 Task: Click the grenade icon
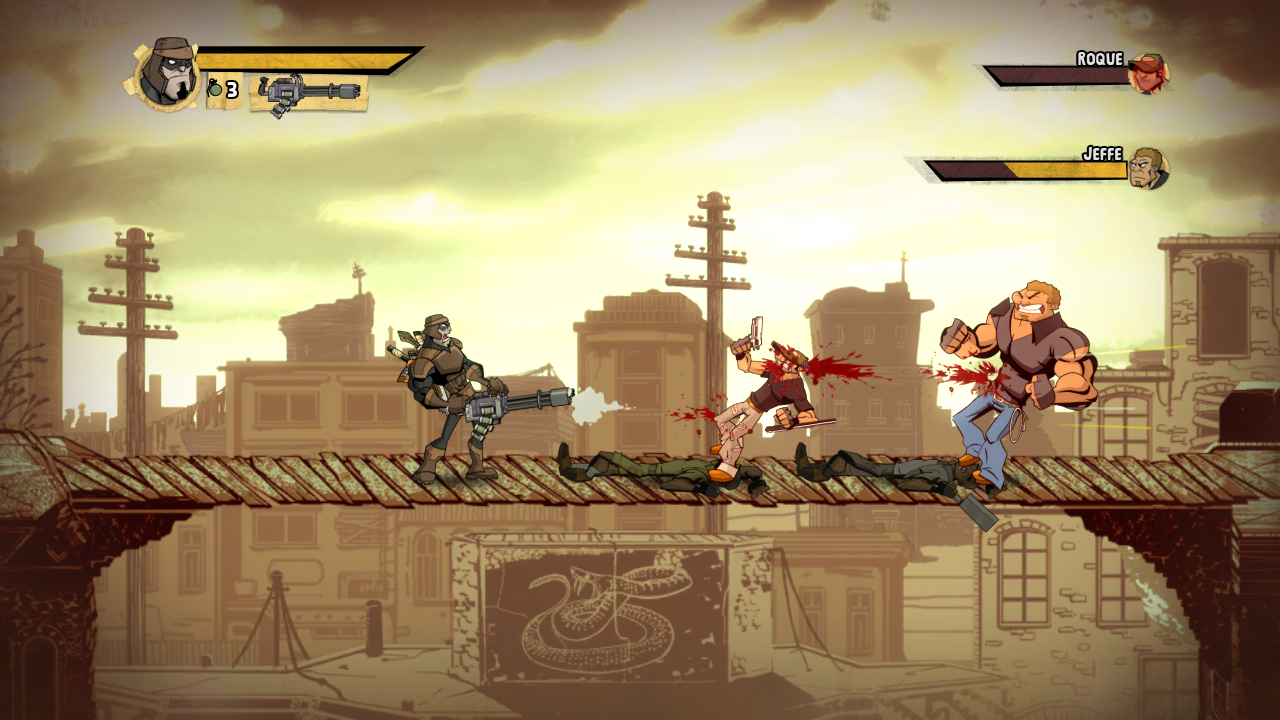(x=215, y=91)
